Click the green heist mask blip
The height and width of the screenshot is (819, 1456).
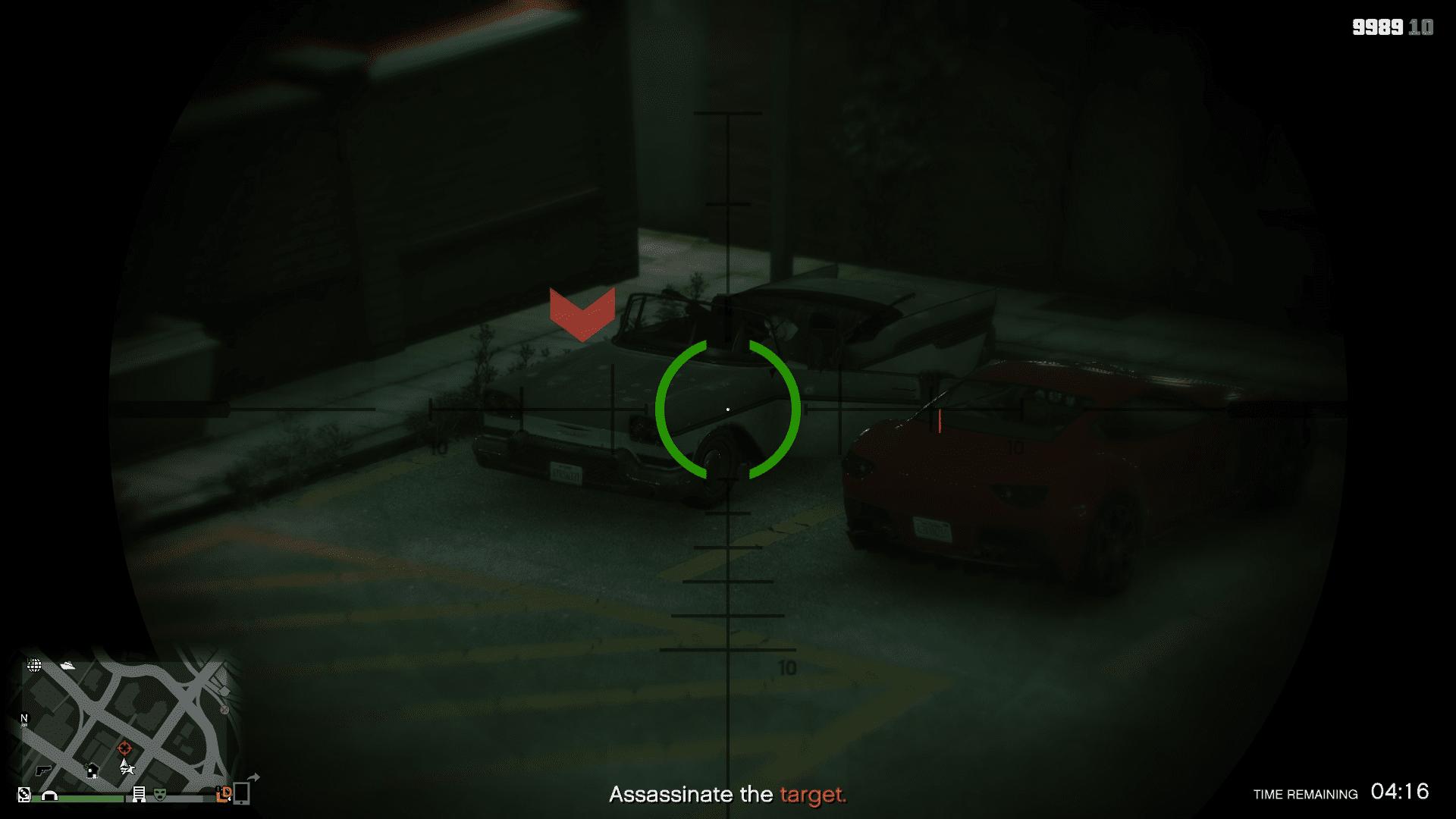click(x=160, y=794)
